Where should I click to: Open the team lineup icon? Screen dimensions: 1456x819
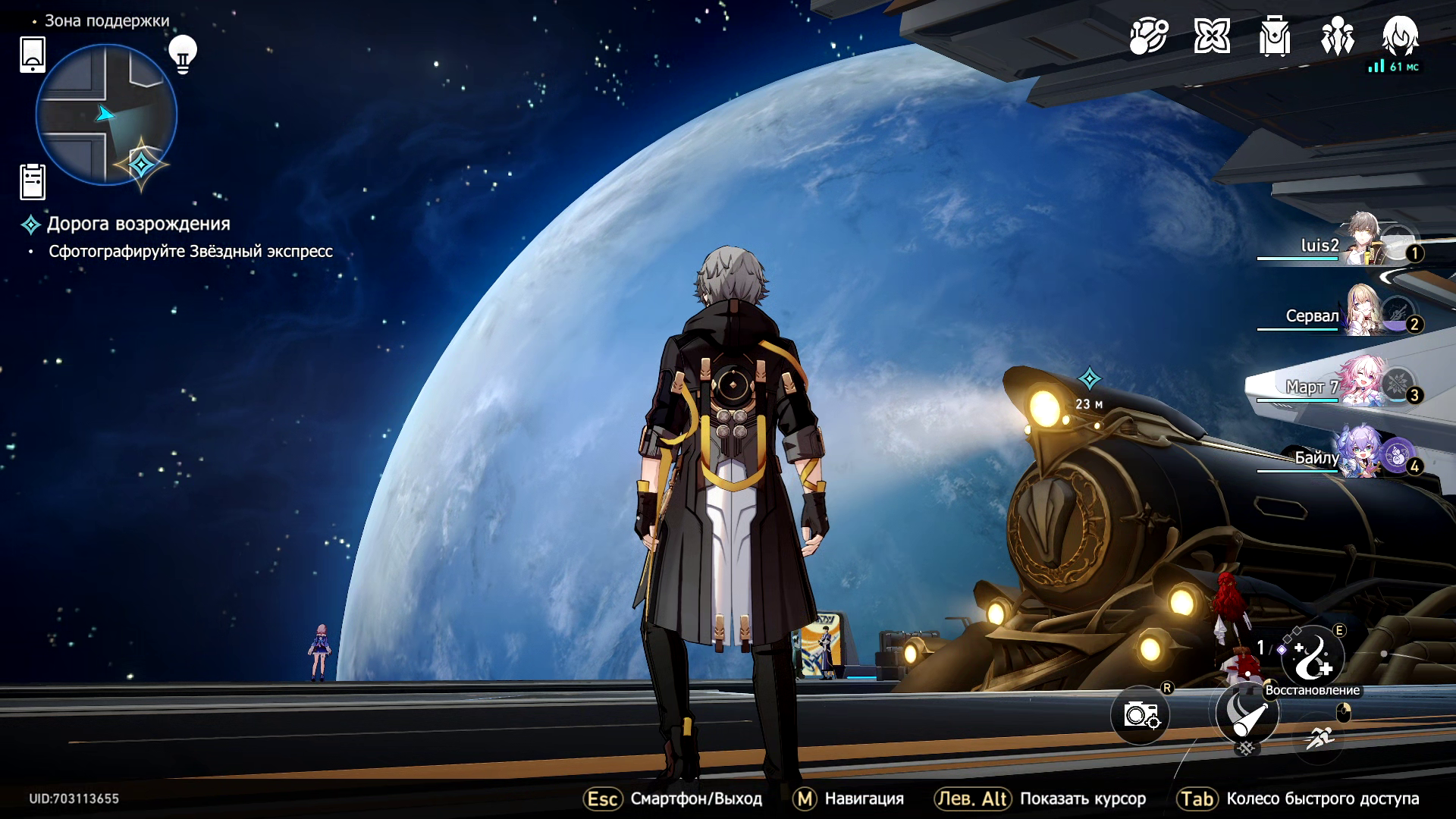(x=1337, y=36)
